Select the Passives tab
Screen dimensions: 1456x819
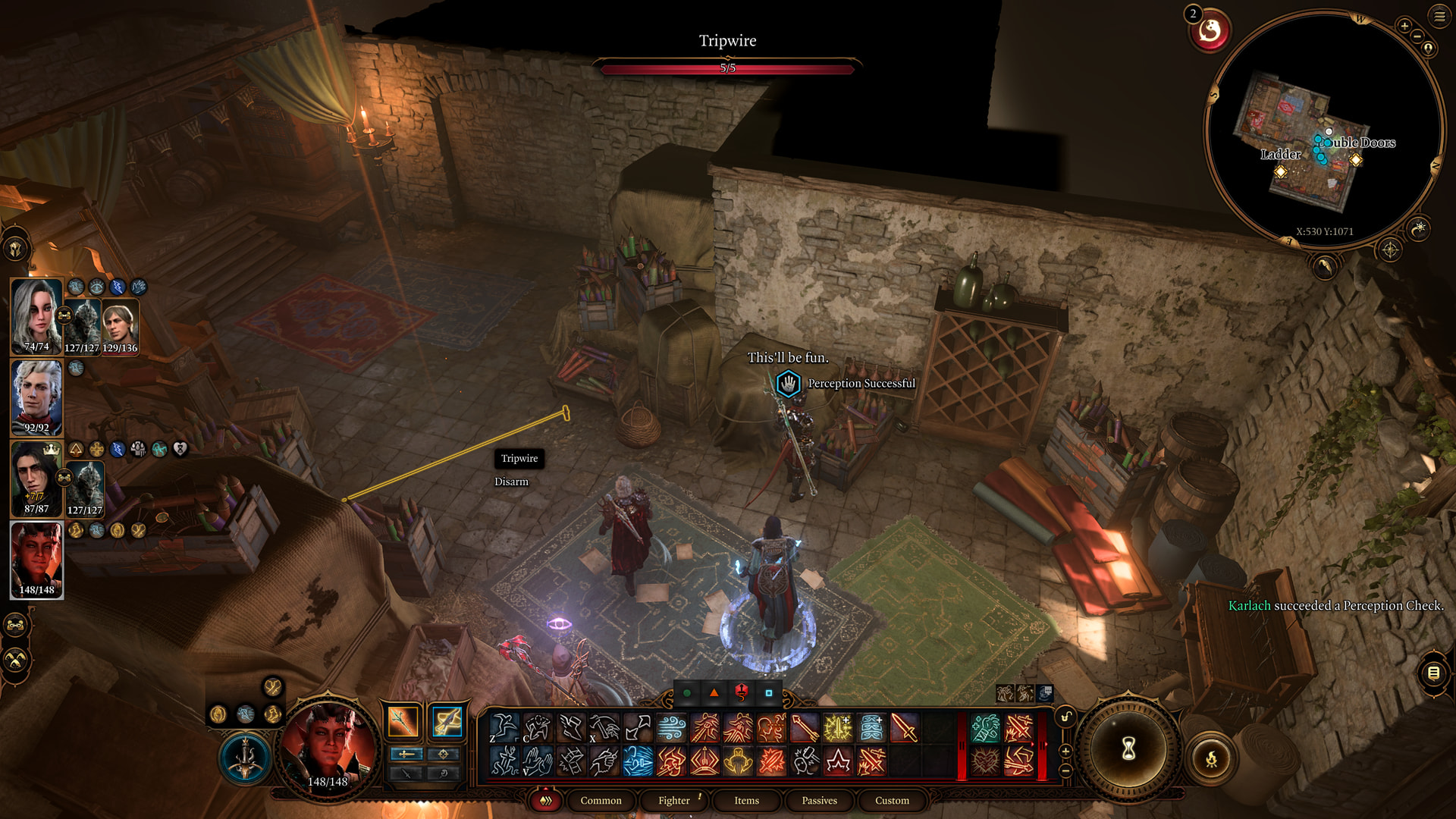pos(819,800)
